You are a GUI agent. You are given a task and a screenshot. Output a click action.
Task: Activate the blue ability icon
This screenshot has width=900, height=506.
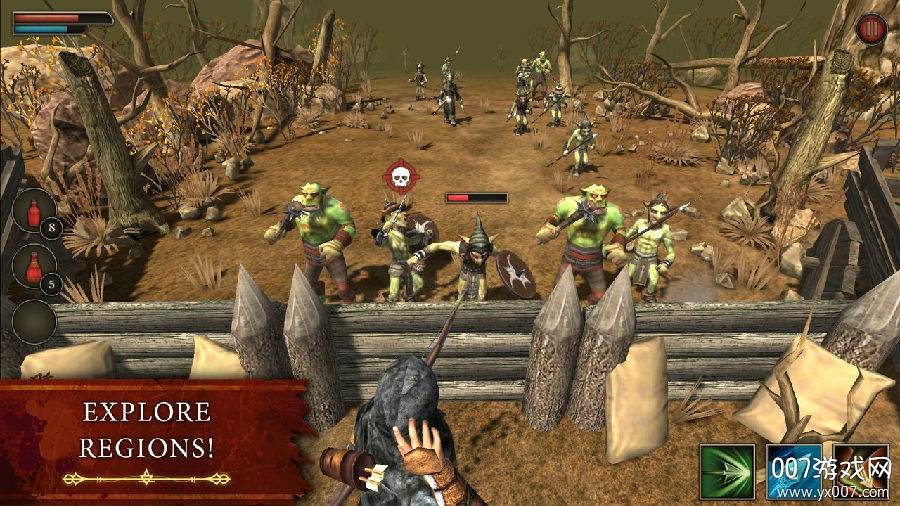tap(793, 470)
